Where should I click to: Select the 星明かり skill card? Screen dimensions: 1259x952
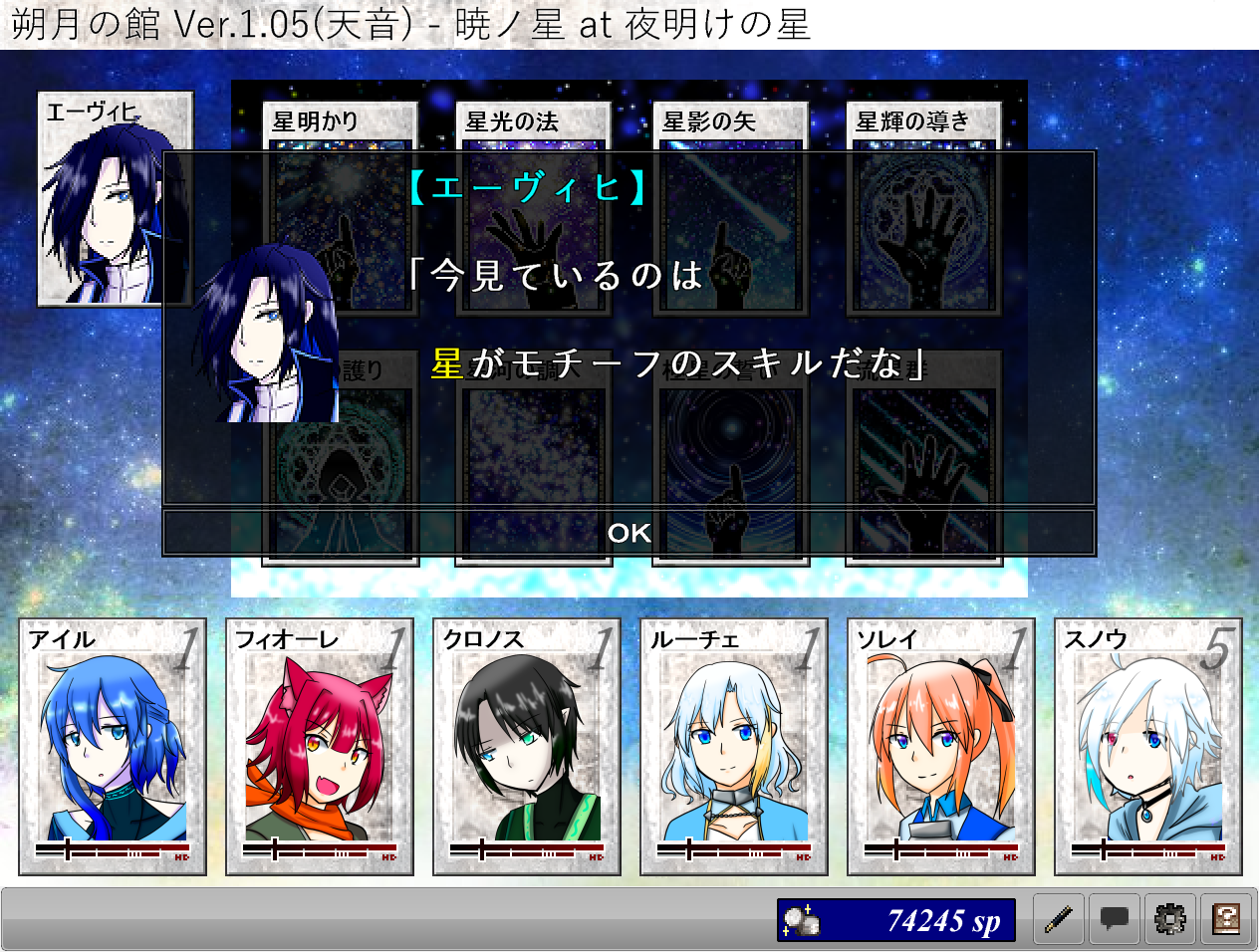[x=340, y=124]
